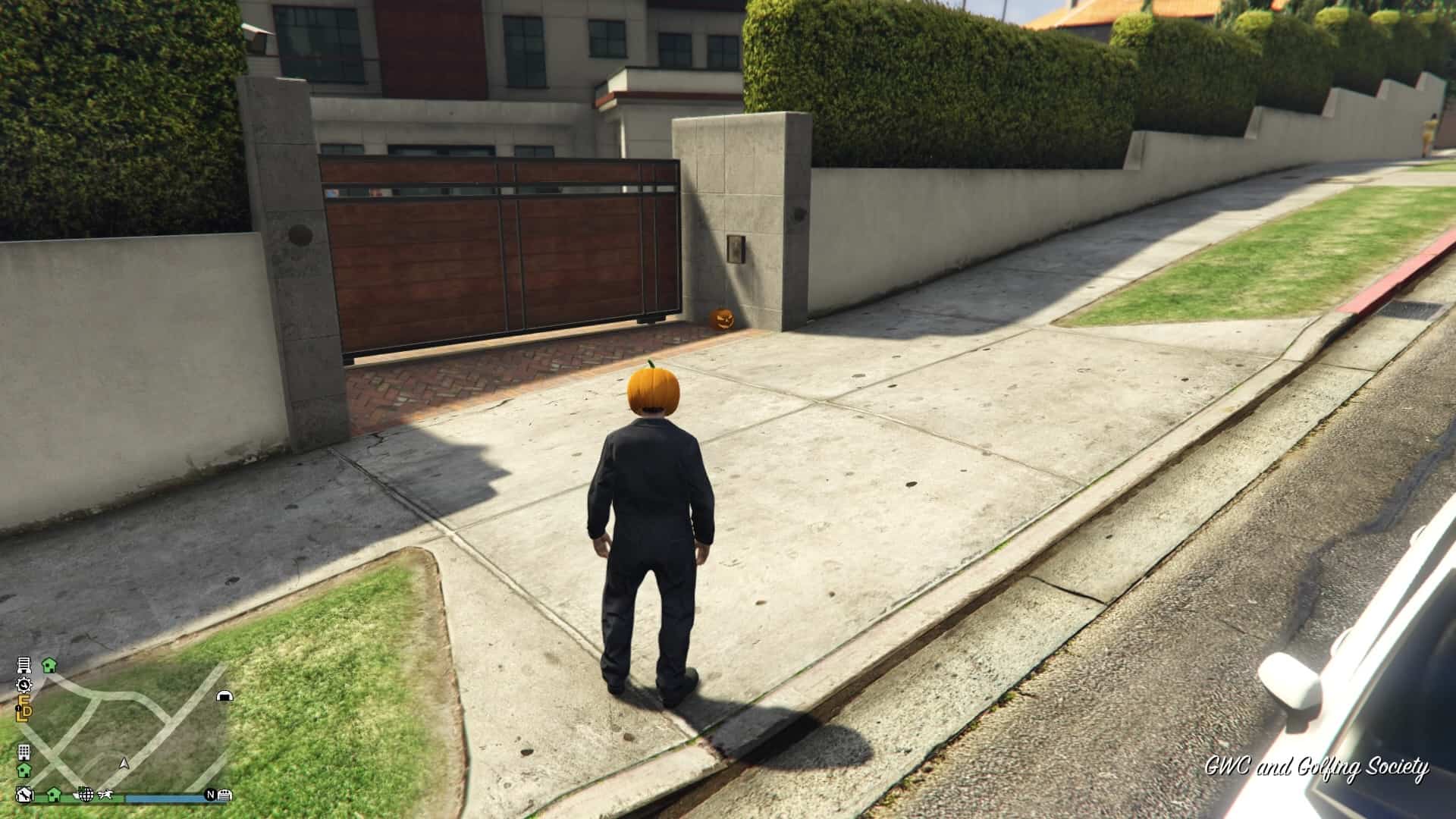Viewport: 1456px width, 819px height.
Task: Select the globe grid blip
Action: tap(86, 794)
